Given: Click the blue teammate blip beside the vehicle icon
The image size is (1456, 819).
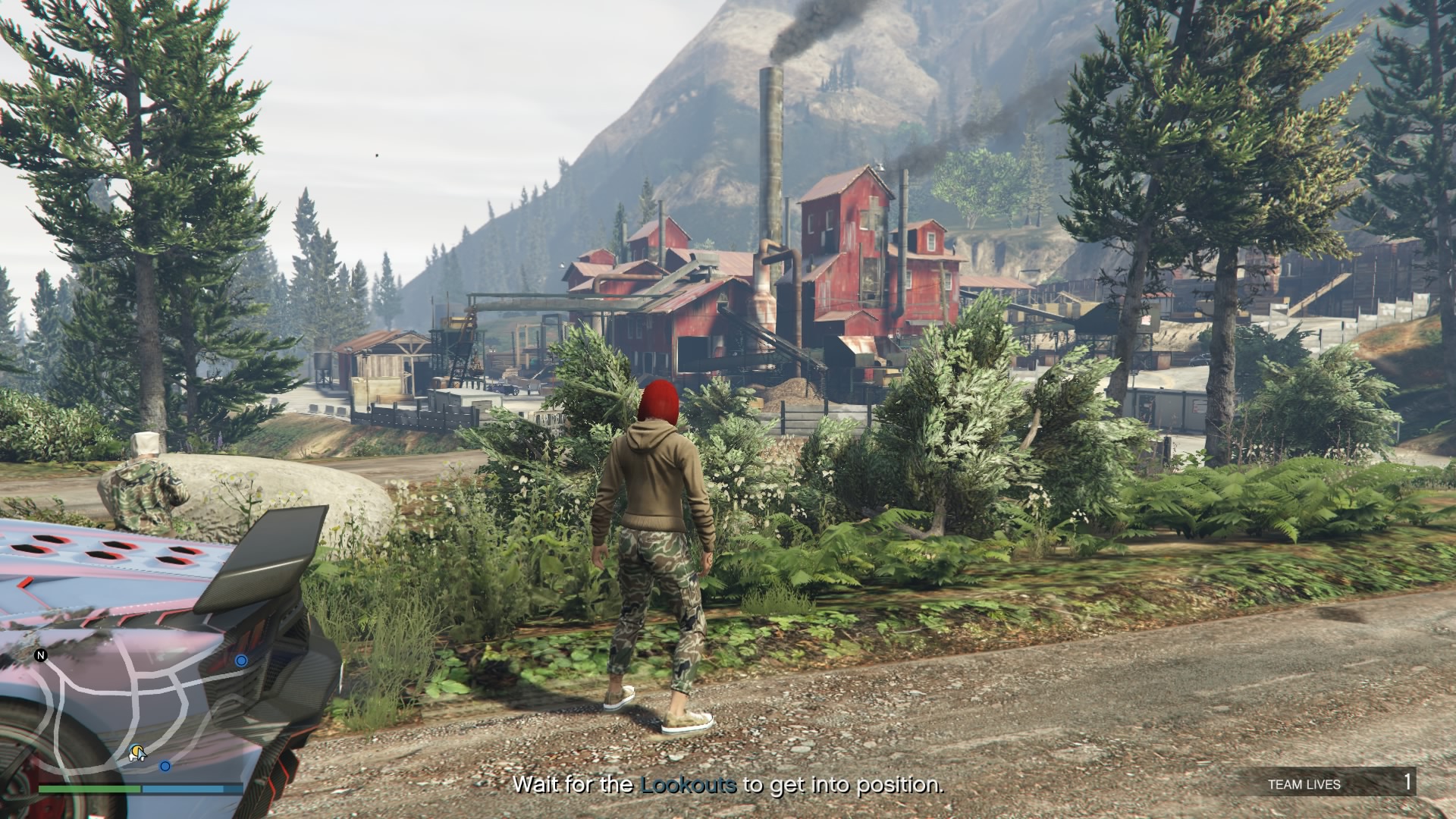Looking at the screenshot, I should point(165,767).
